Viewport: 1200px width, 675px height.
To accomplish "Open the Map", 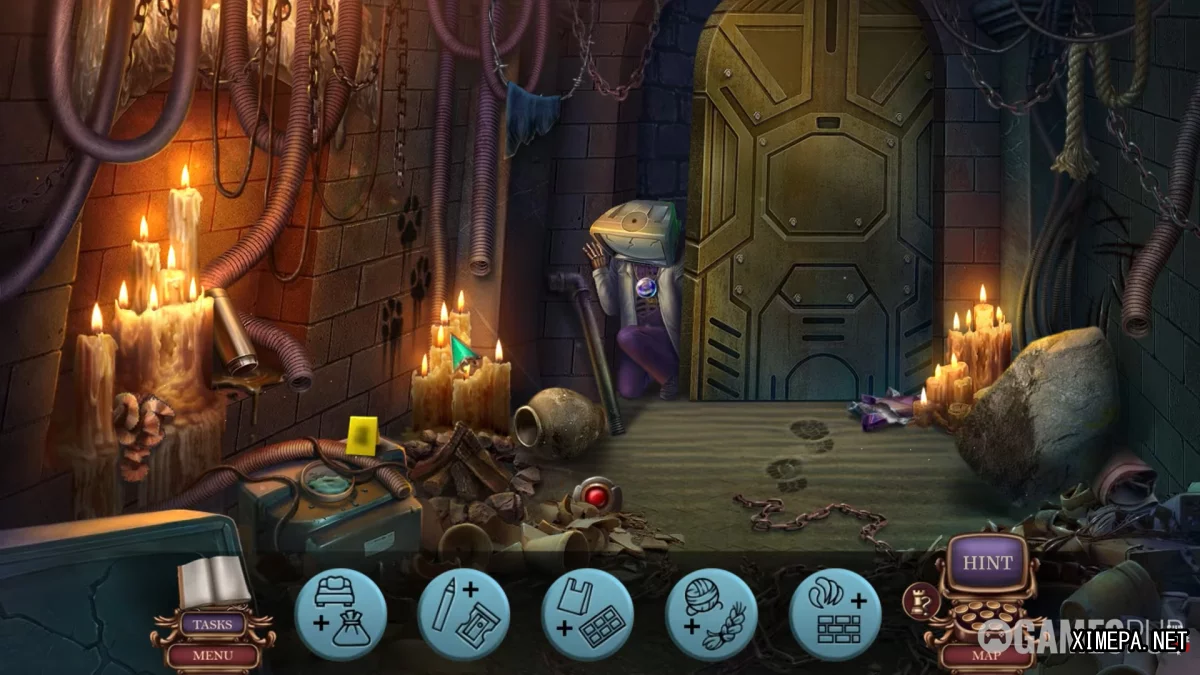I will point(986,655).
